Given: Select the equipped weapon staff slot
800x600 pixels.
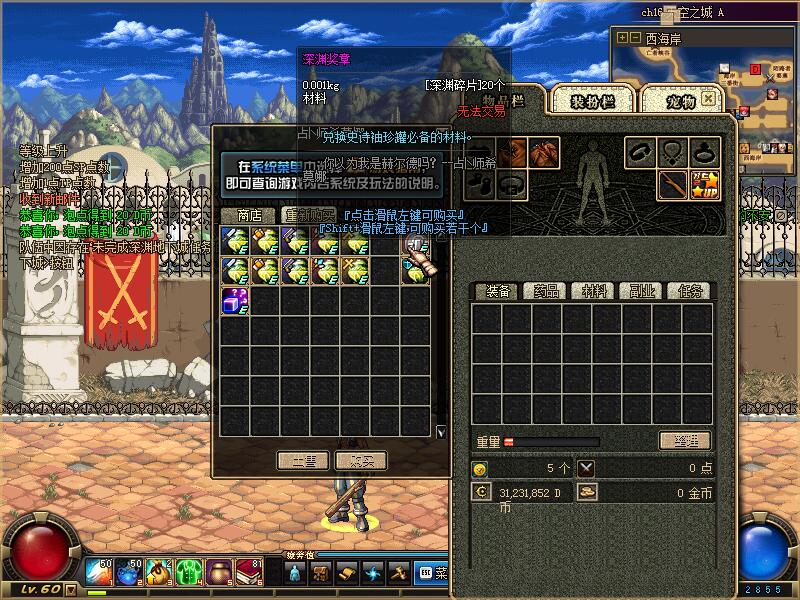Looking at the screenshot, I should pos(673,184).
